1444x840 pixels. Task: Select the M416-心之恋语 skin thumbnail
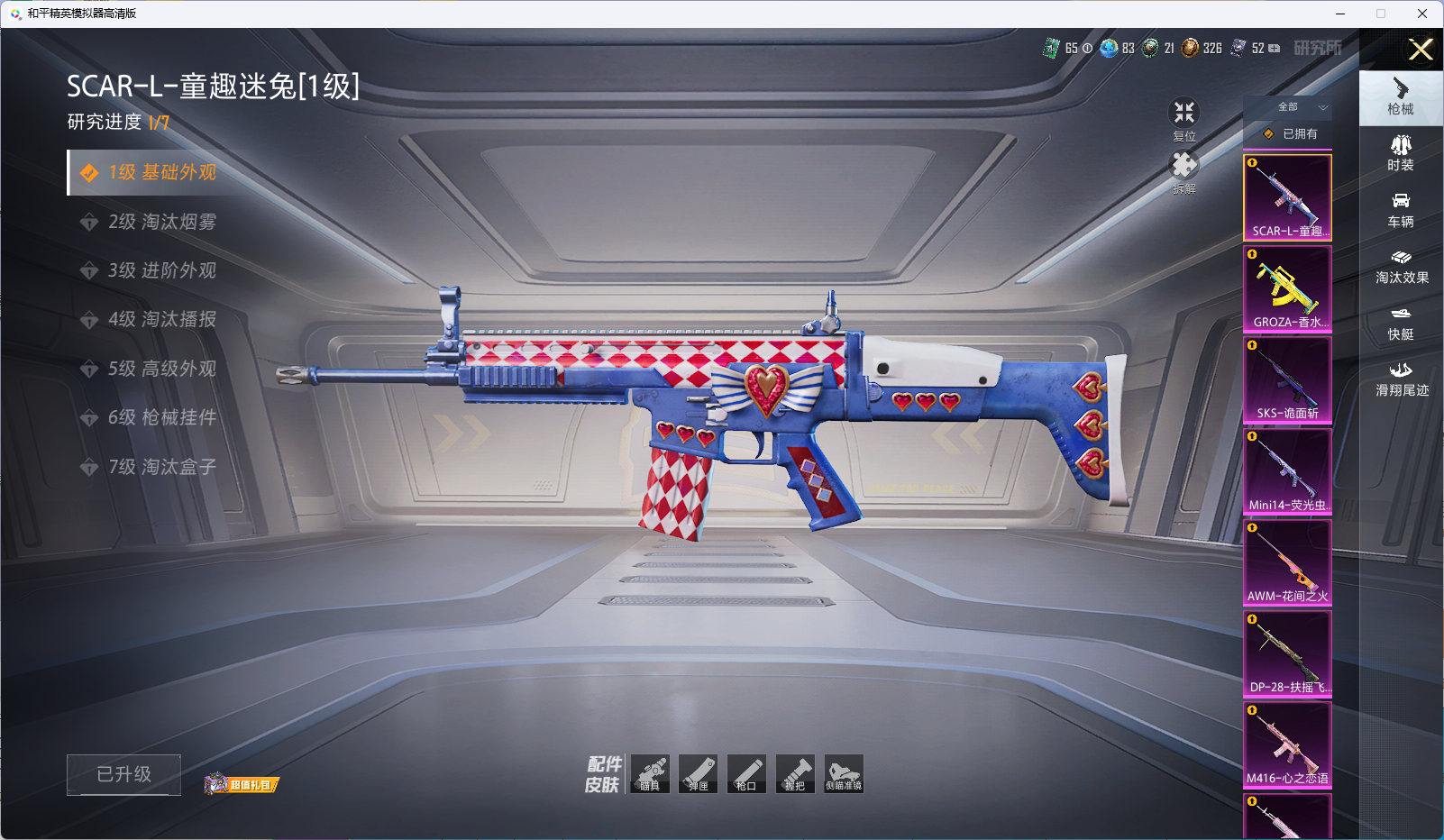[x=1287, y=744]
